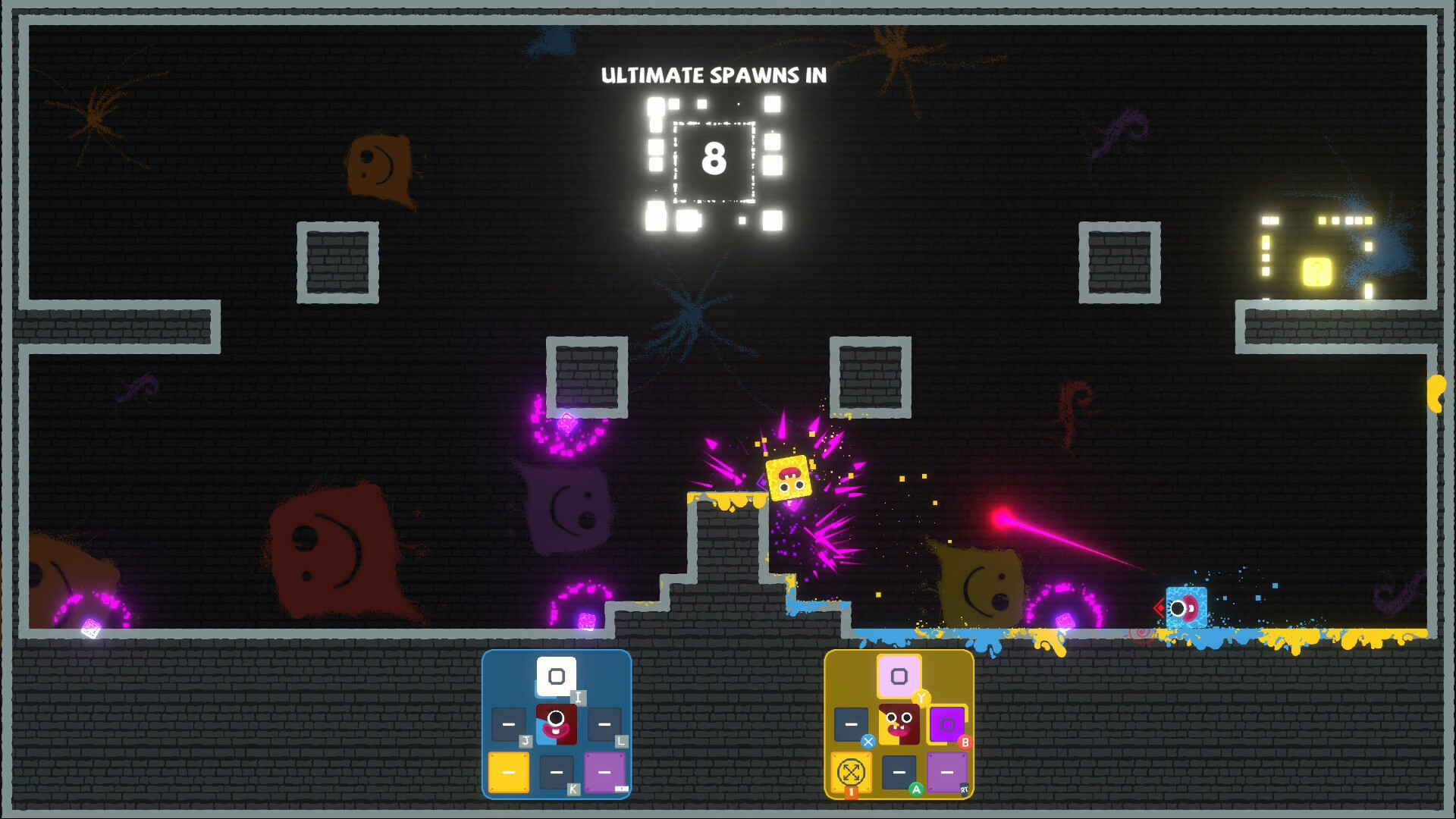This screenshot has height=819, width=1456.
Task: Activate yellow player's crossed-arrows ultimate ability
Action: click(849, 772)
